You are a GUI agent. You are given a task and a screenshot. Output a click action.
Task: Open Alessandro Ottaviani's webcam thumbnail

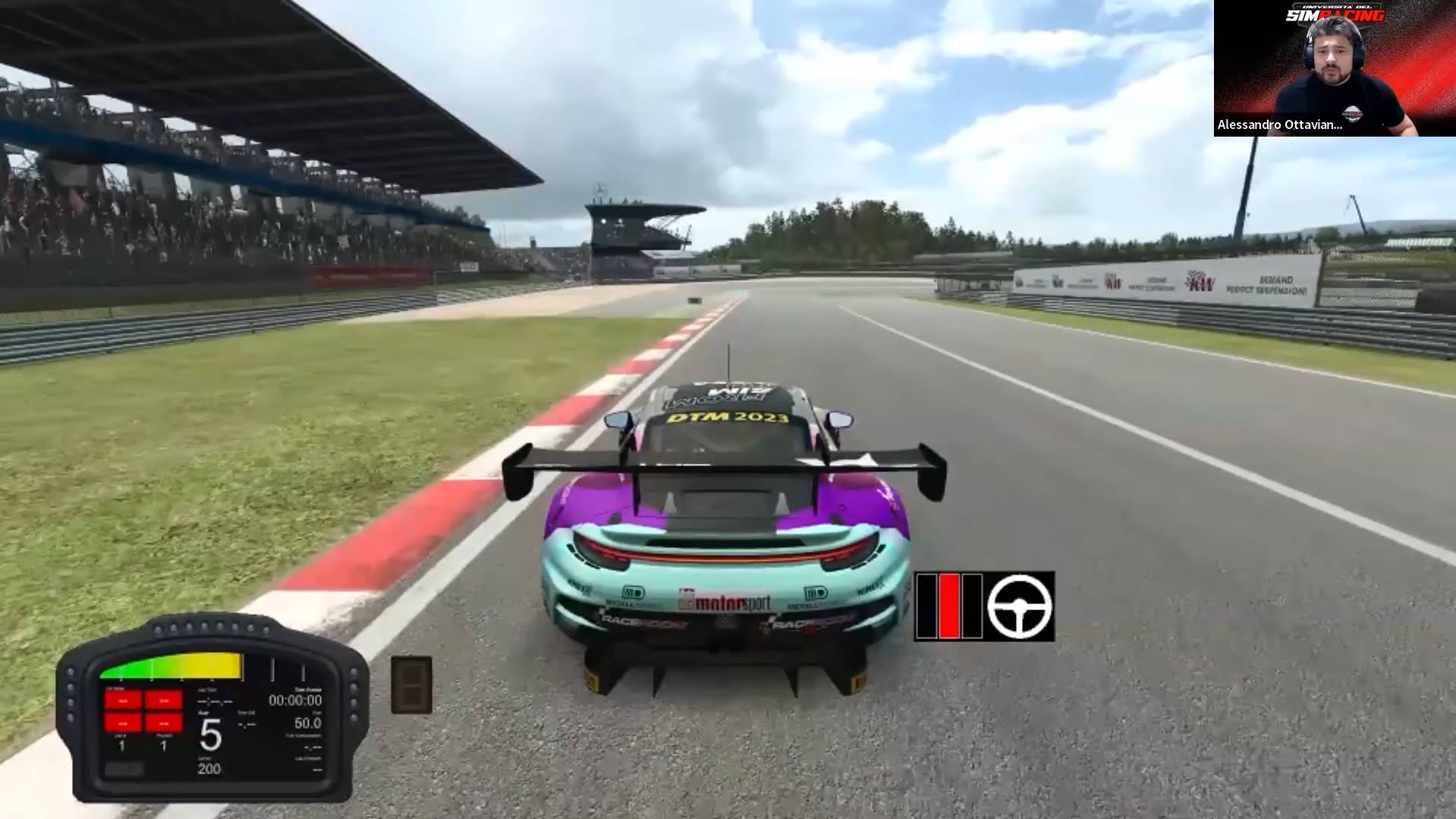(x=1334, y=68)
